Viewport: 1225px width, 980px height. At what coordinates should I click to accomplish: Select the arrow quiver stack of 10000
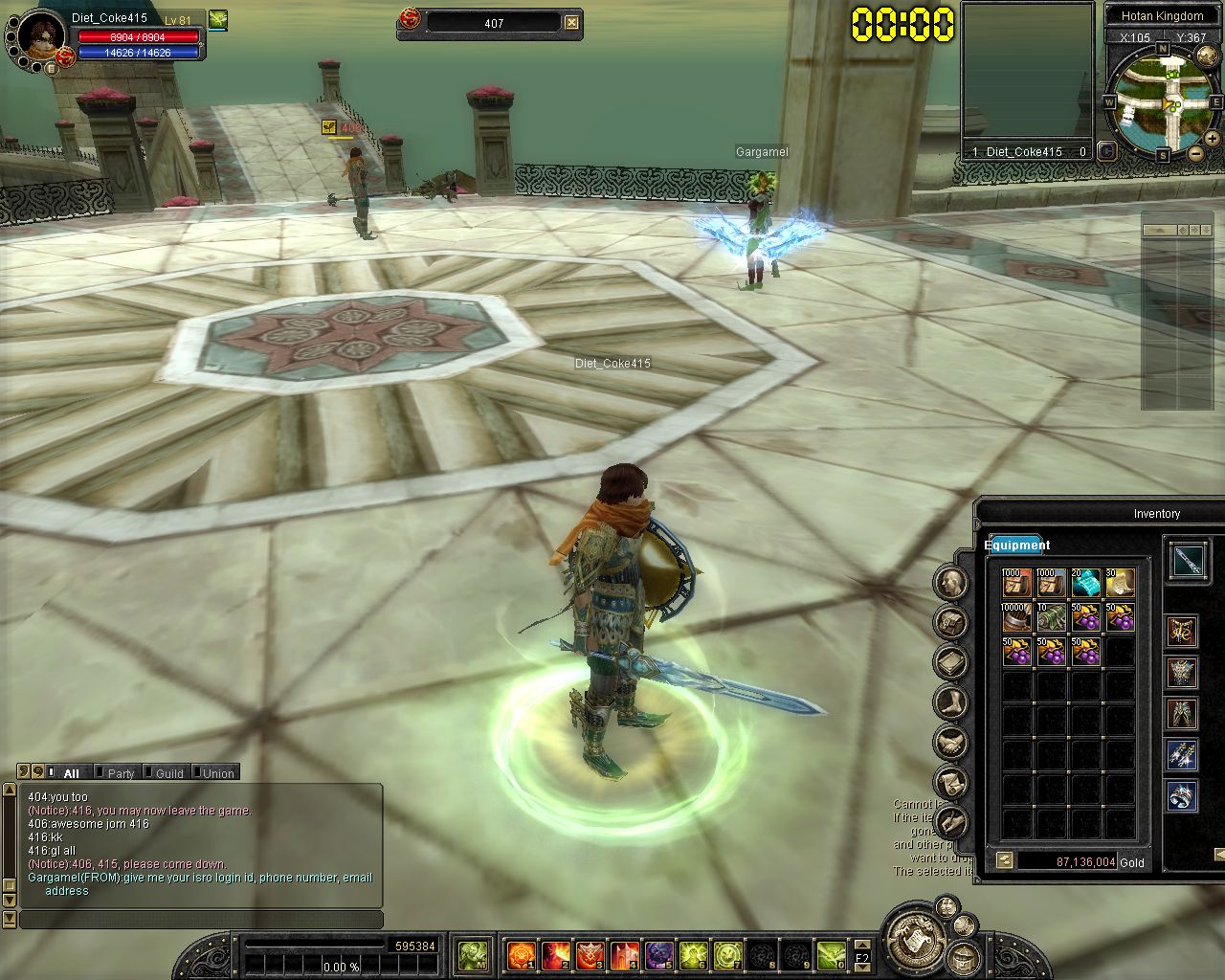click(1016, 617)
